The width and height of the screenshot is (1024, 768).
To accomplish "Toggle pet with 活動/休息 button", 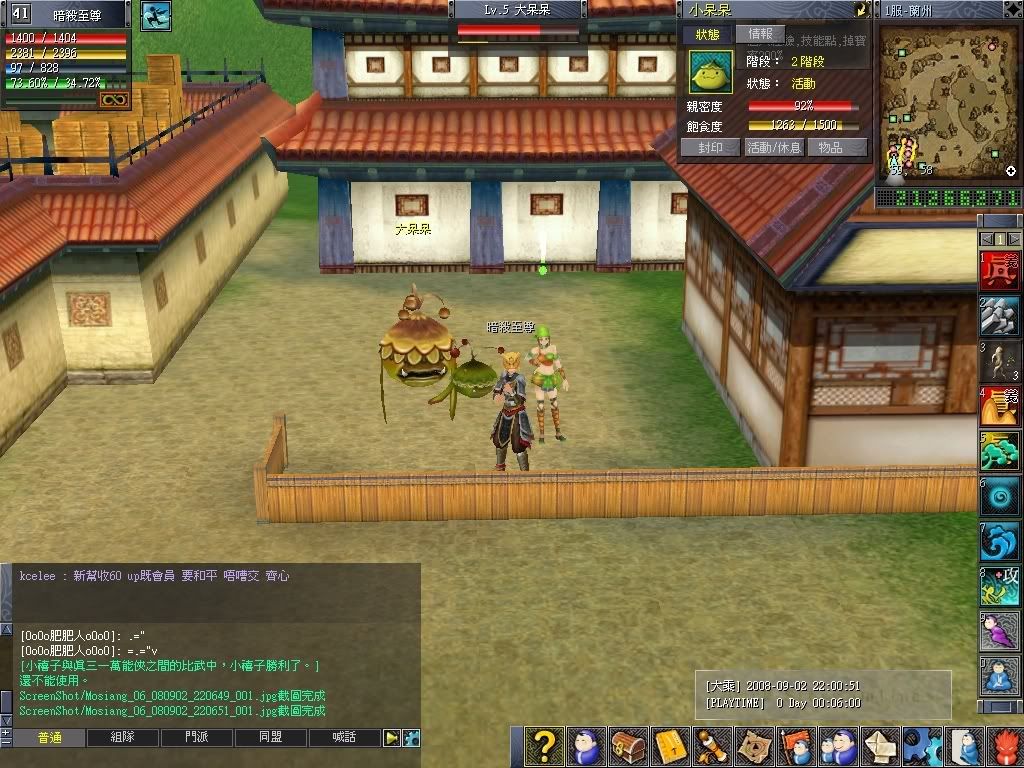I will coord(774,147).
